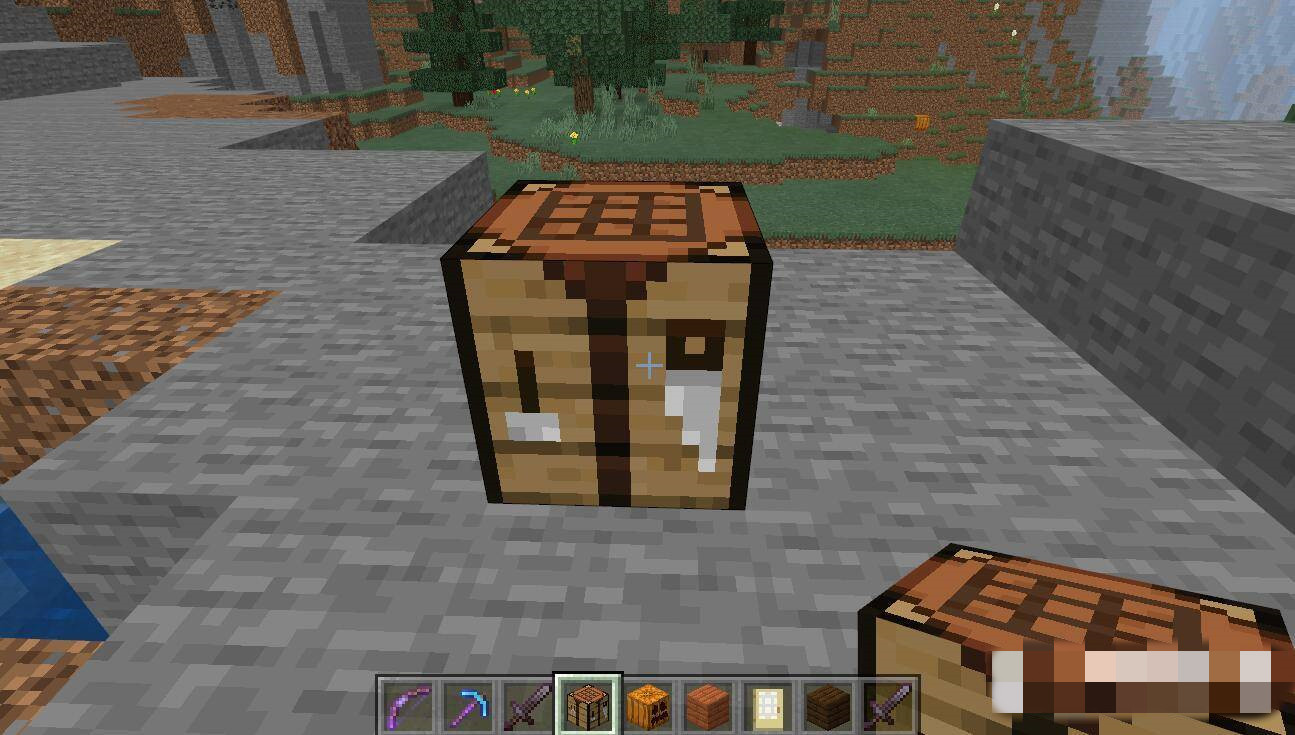Image resolution: width=1295 pixels, height=735 pixels.
Task: Select the enchanted bow hotbar slot
Action: pyautogui.click(x=407, y=706)
